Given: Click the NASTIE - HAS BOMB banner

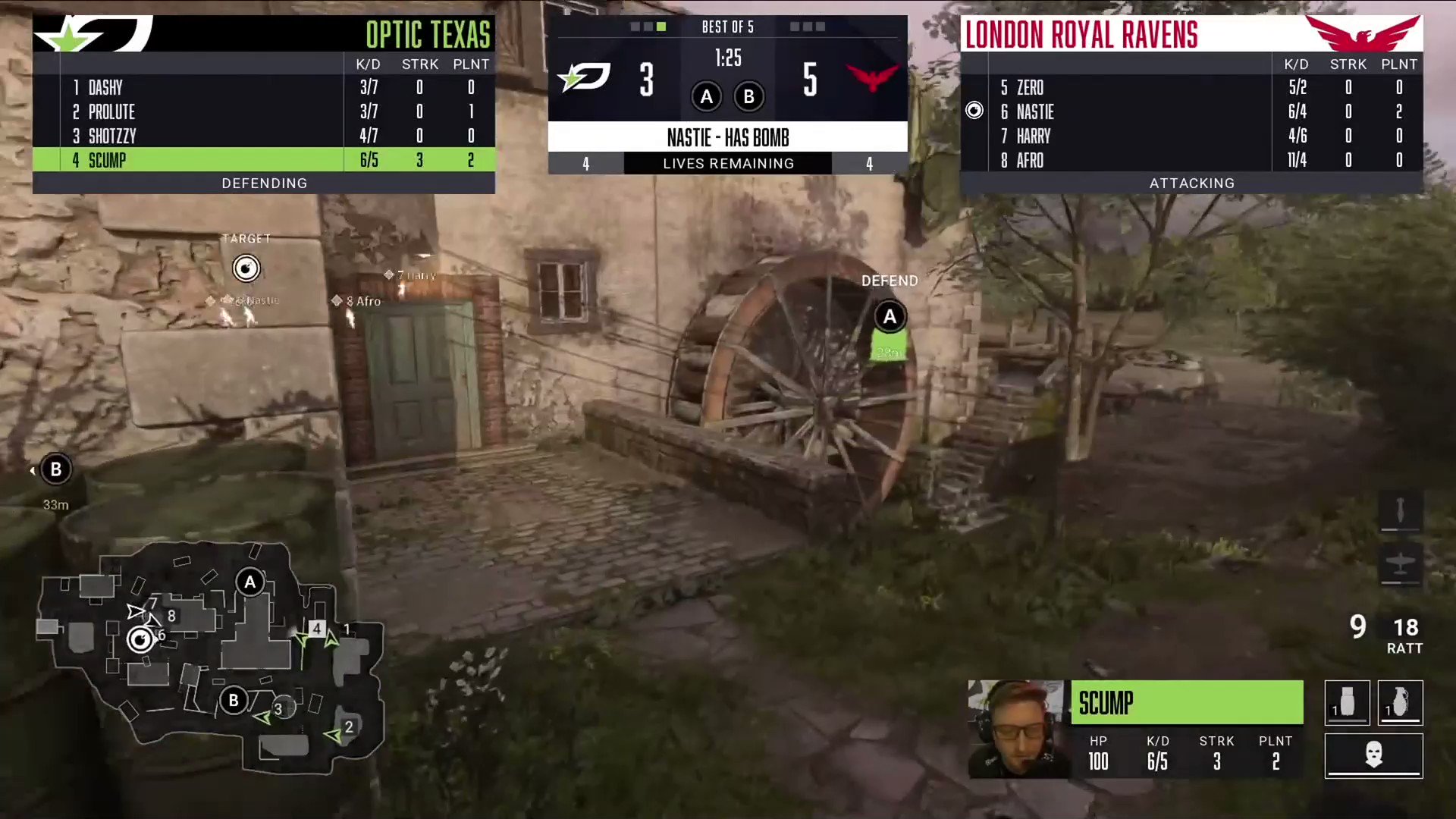Looking at the screenshot, I should [727, 137].
